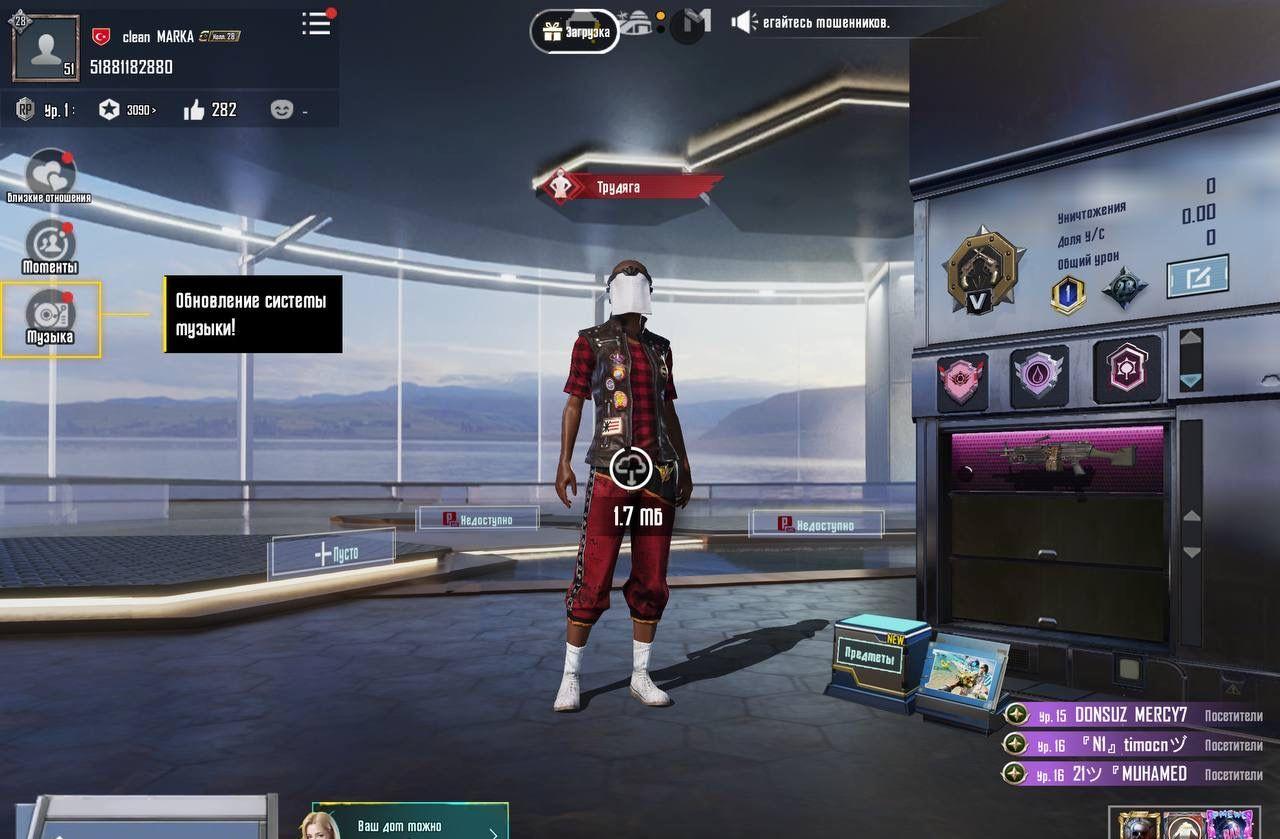Choose the purple droplet medal

point(1039,377)
